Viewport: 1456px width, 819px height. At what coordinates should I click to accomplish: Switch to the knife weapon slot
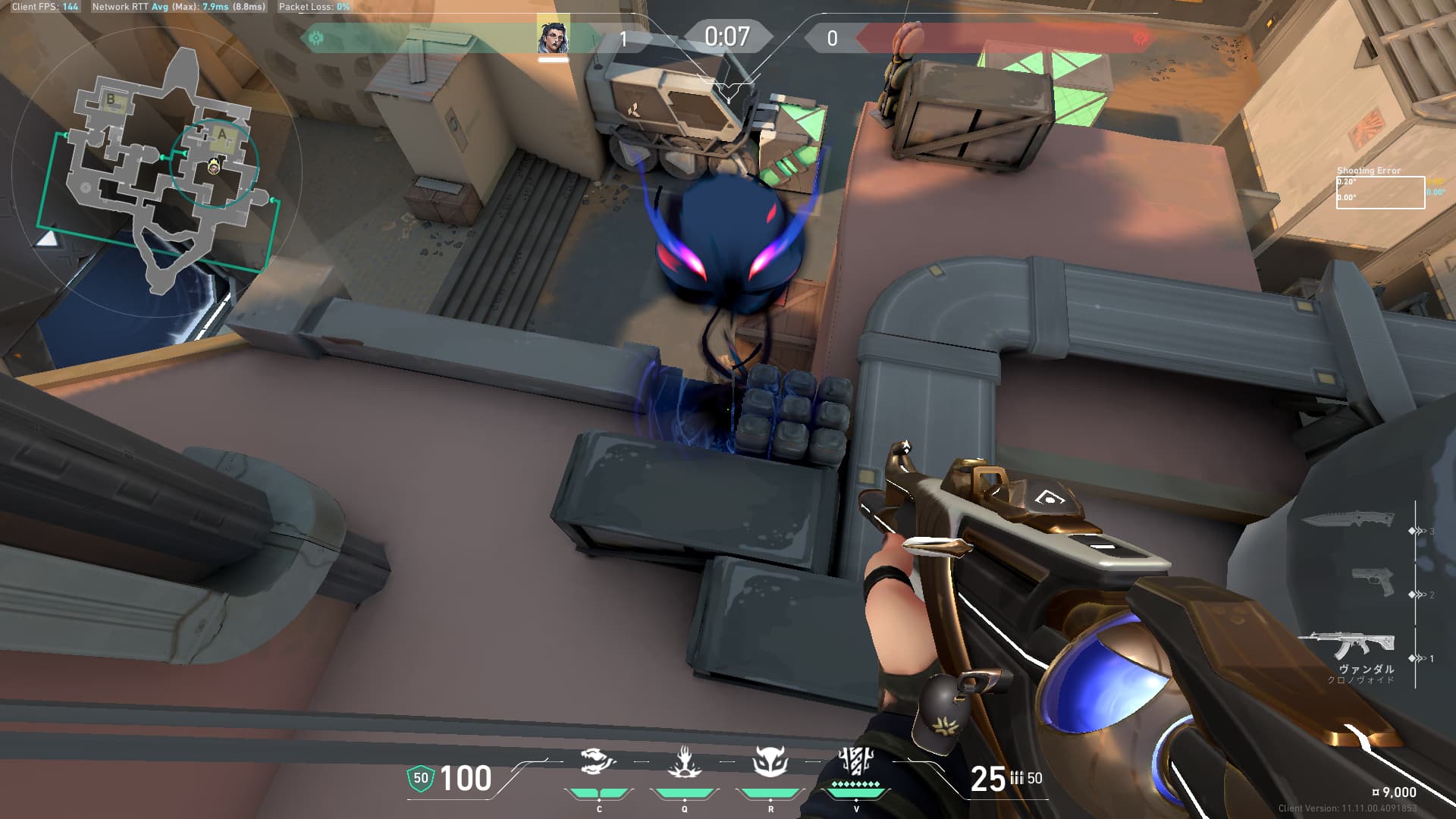tap(1349, 519)
